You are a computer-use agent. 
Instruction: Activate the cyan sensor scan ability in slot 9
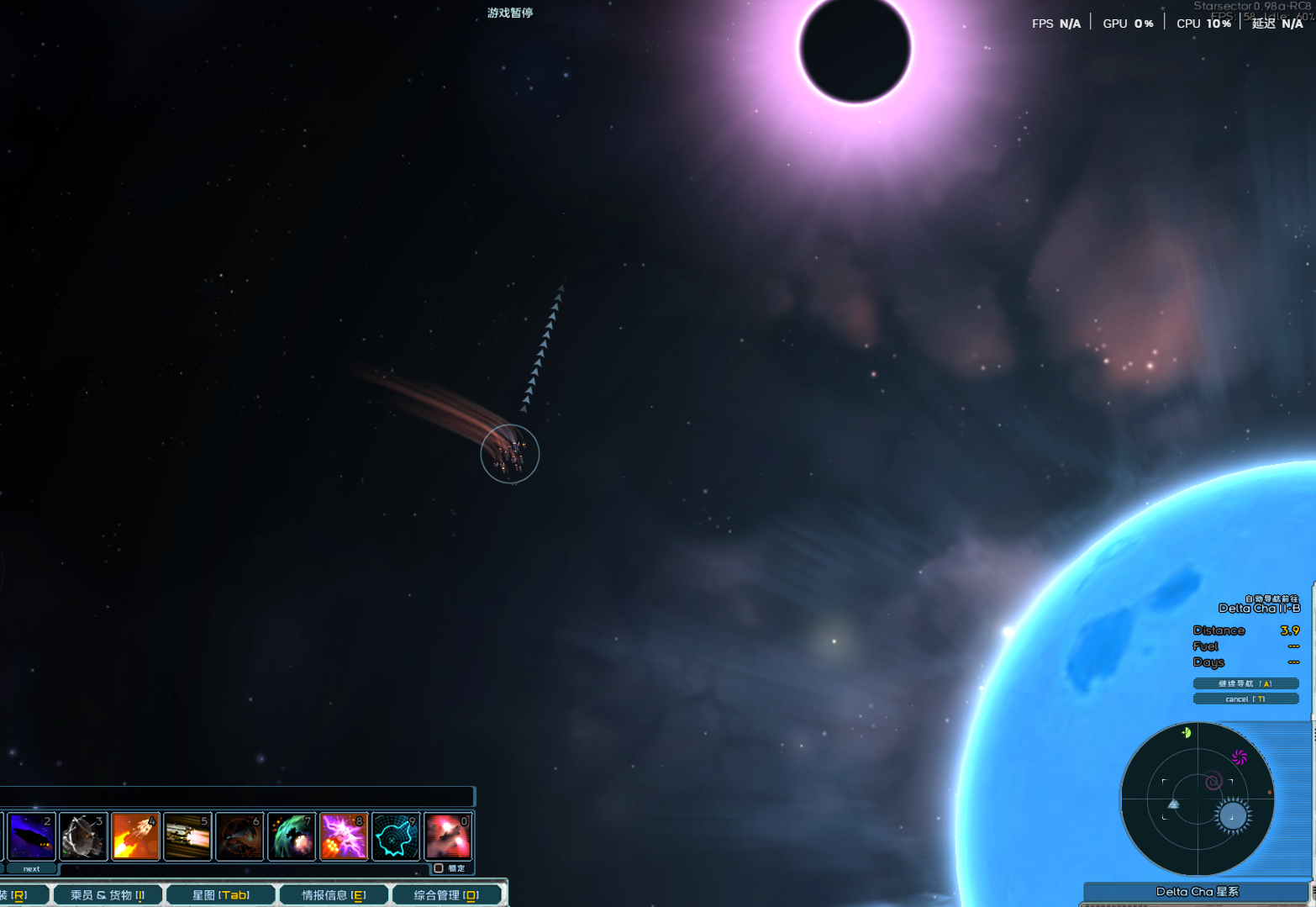pyautogui.click(x=396, y=836)
